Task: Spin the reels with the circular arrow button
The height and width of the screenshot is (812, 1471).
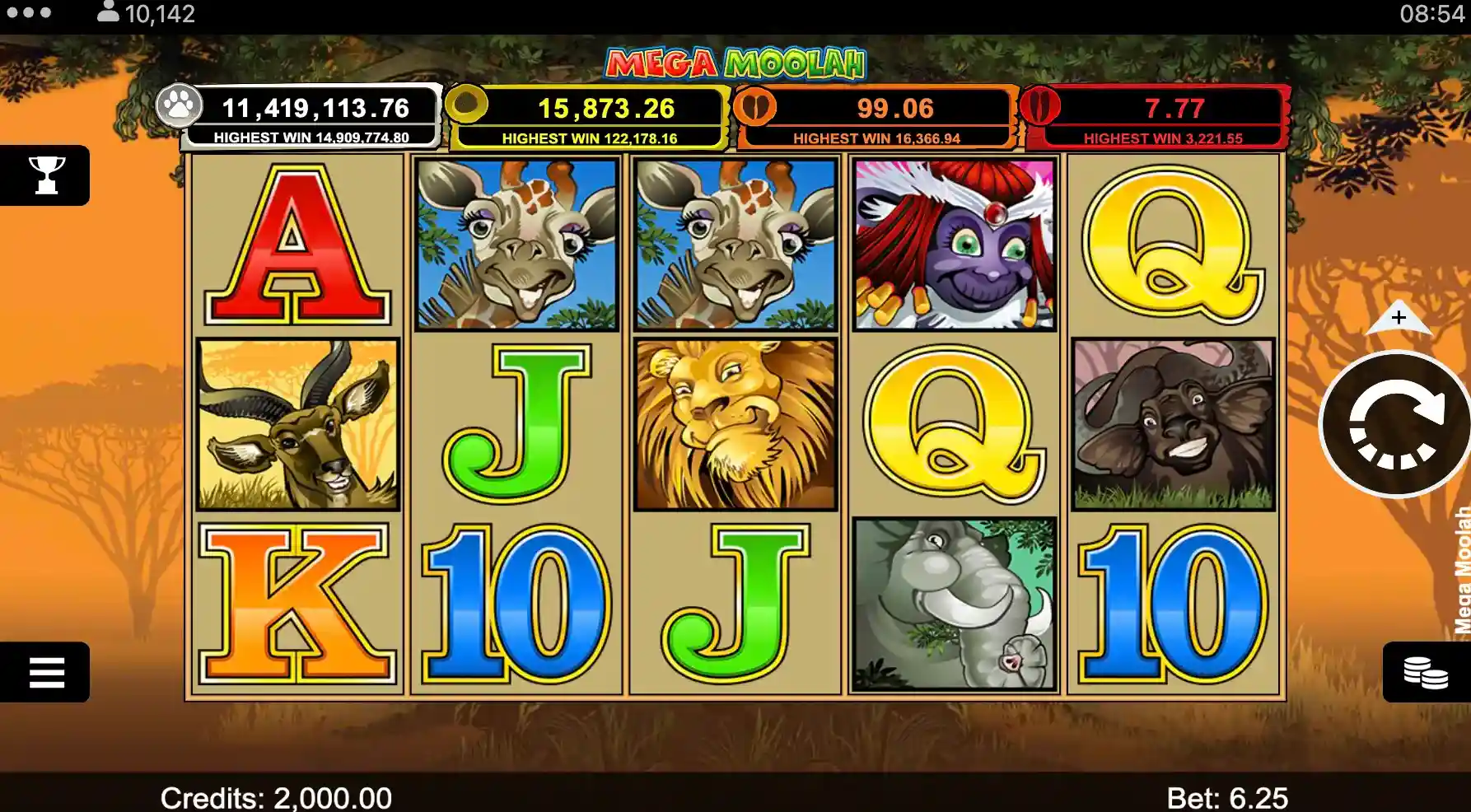Action: tap(1394, 425)
